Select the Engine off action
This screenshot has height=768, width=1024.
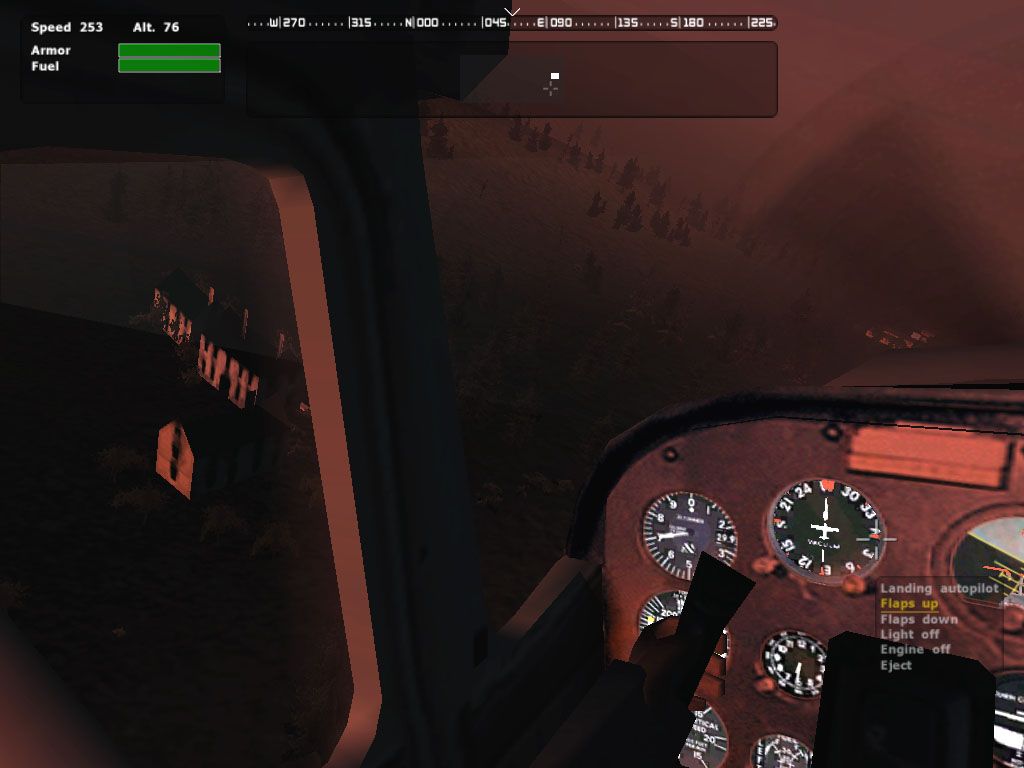[x=914, y=649]
